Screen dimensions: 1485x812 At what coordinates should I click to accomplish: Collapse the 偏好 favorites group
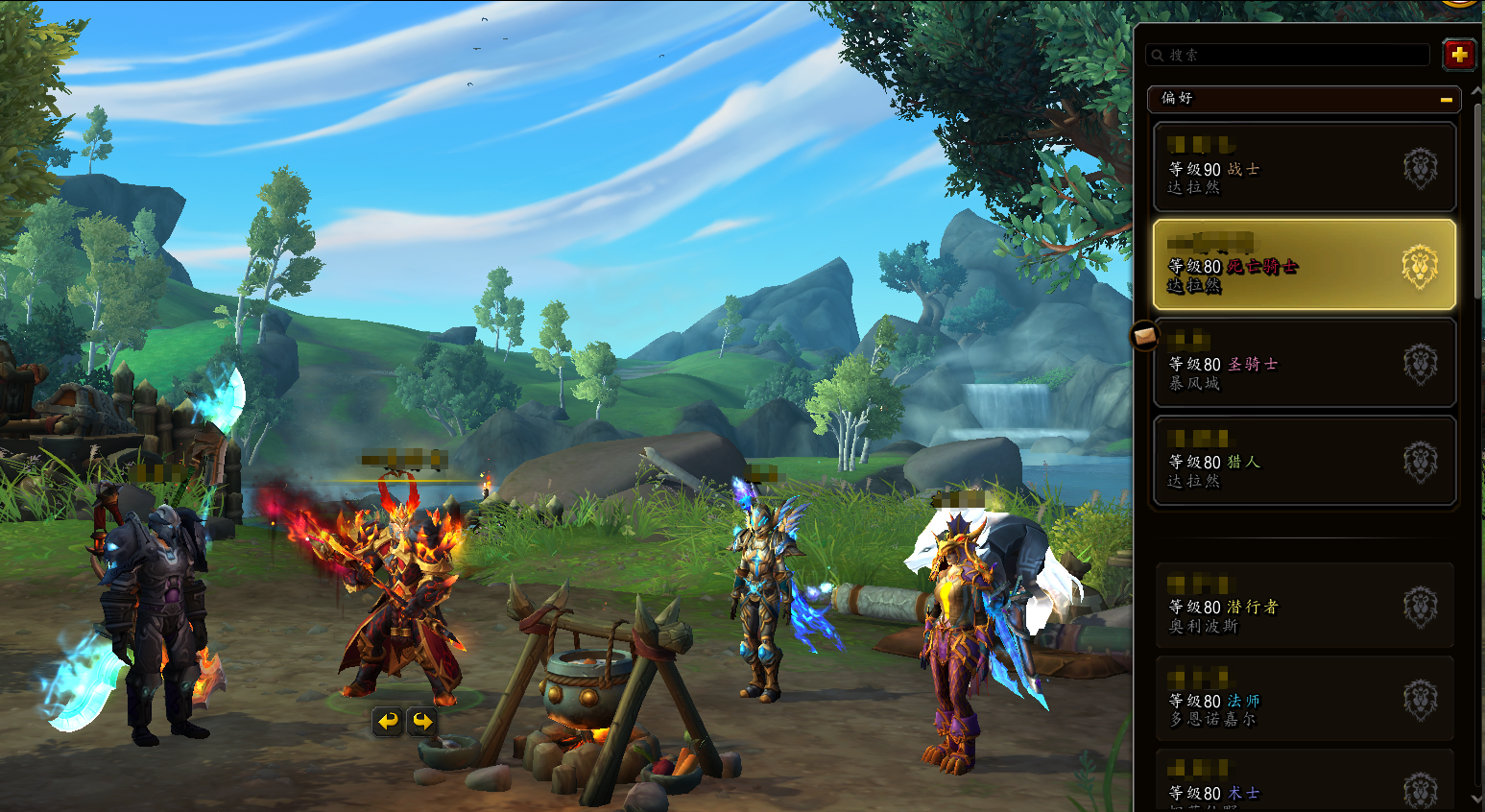pyautogui.click(x=1446, y=99)
